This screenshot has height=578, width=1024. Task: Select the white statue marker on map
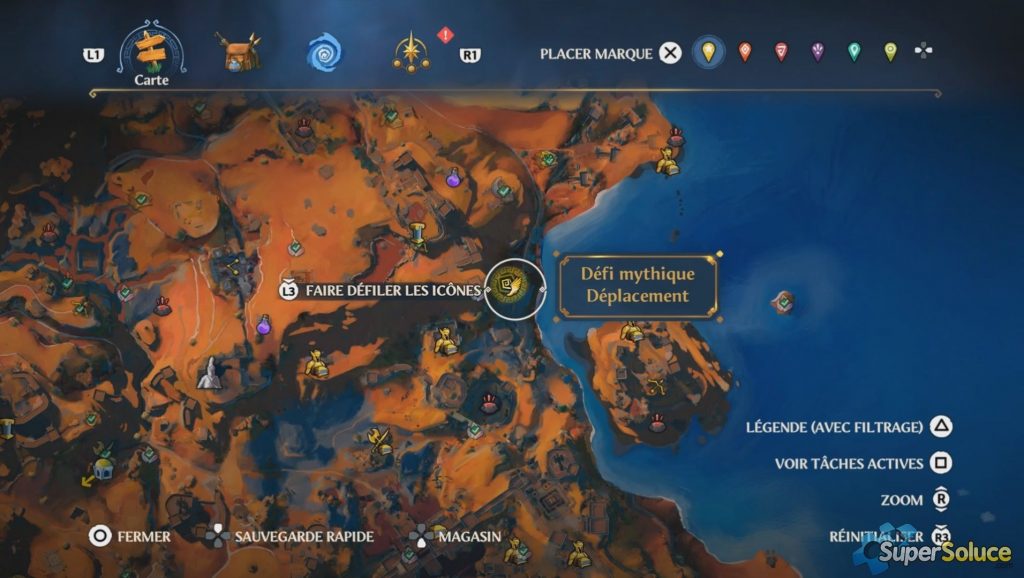point(210,373)
